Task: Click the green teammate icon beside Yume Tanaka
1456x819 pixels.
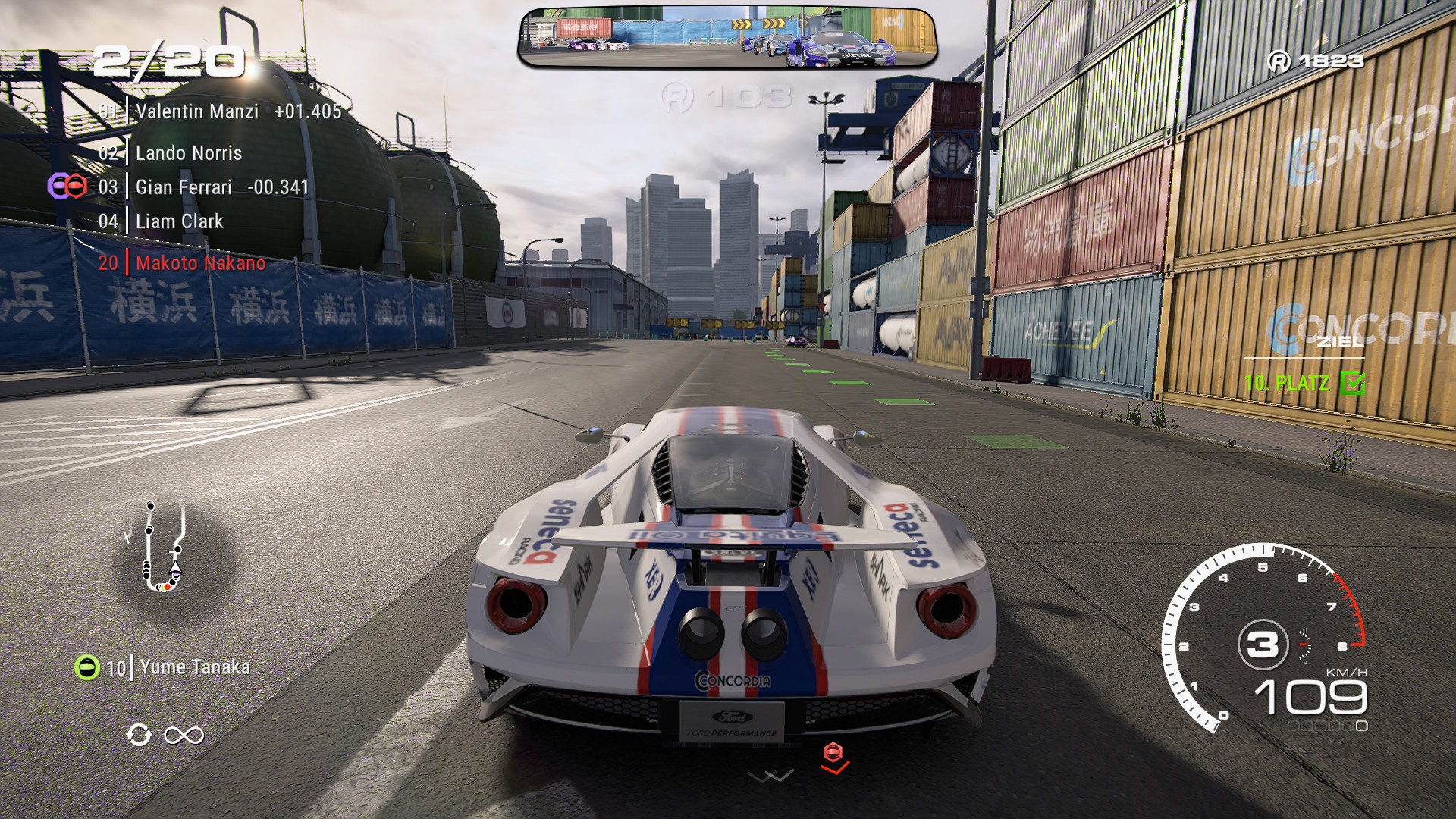Action: (x=87, y=667)
